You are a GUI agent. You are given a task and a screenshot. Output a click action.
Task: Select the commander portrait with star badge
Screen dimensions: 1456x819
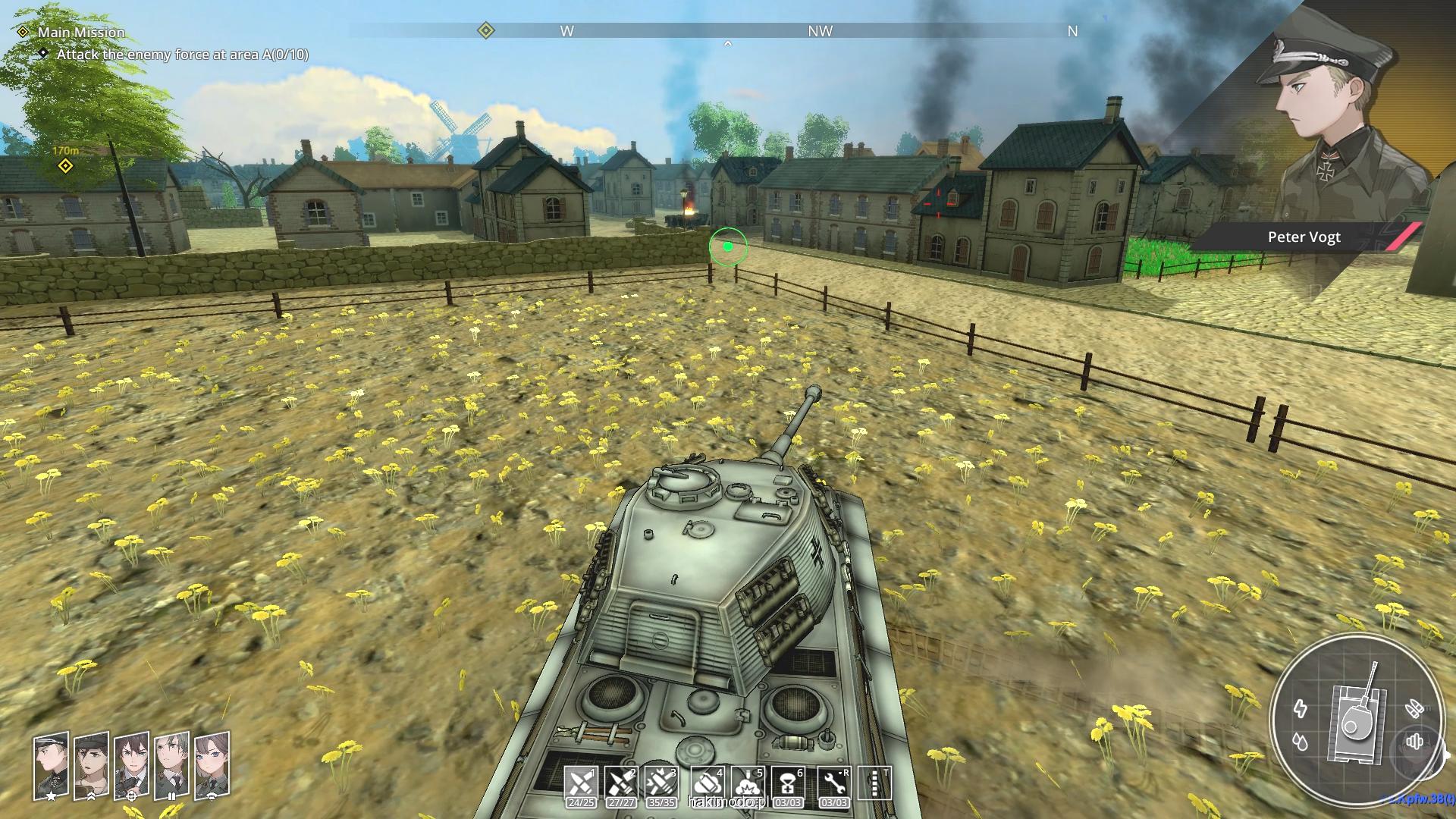click(51, 766)
